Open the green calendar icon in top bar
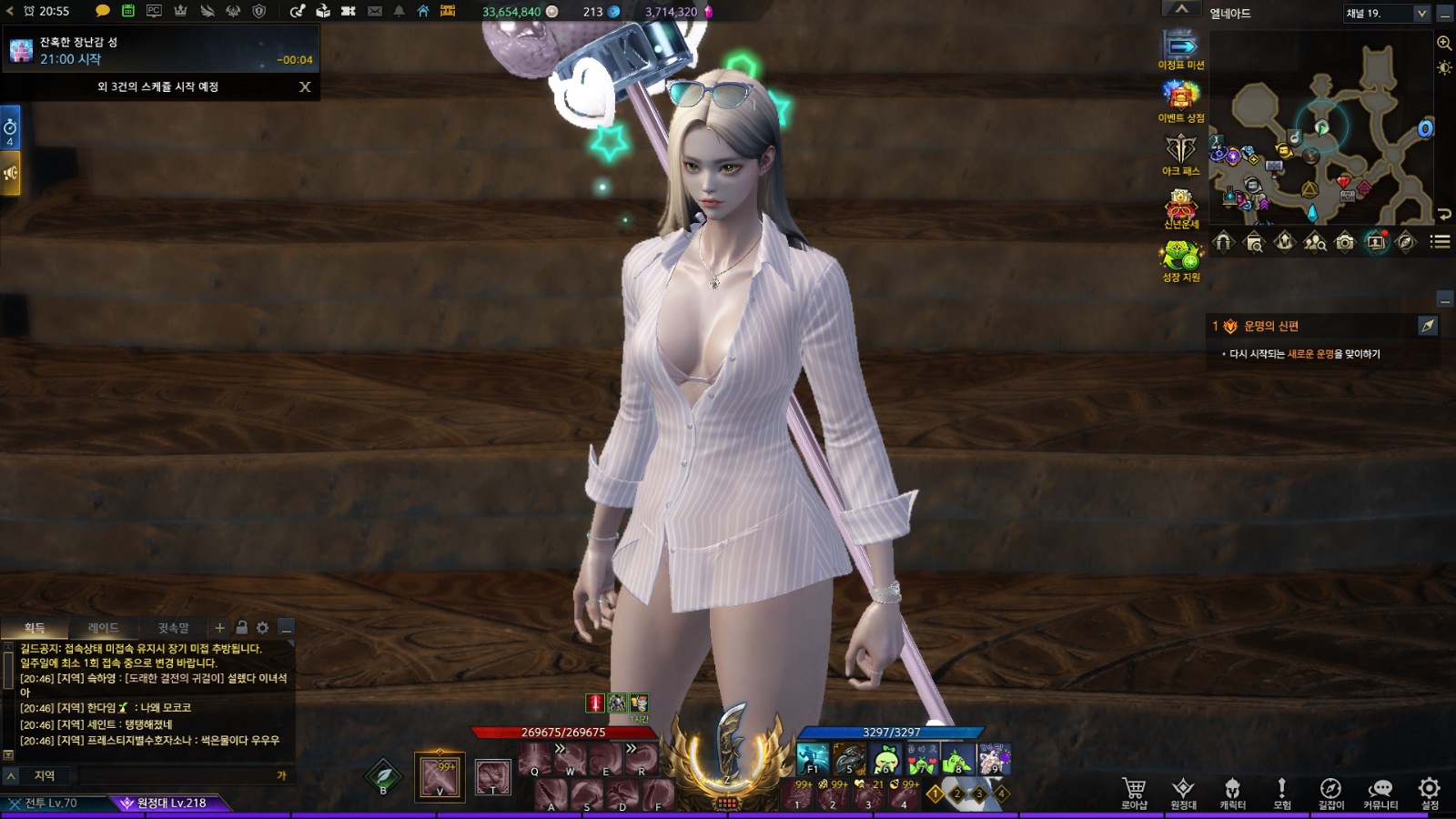1456x819 pixels. pos(128,11)
